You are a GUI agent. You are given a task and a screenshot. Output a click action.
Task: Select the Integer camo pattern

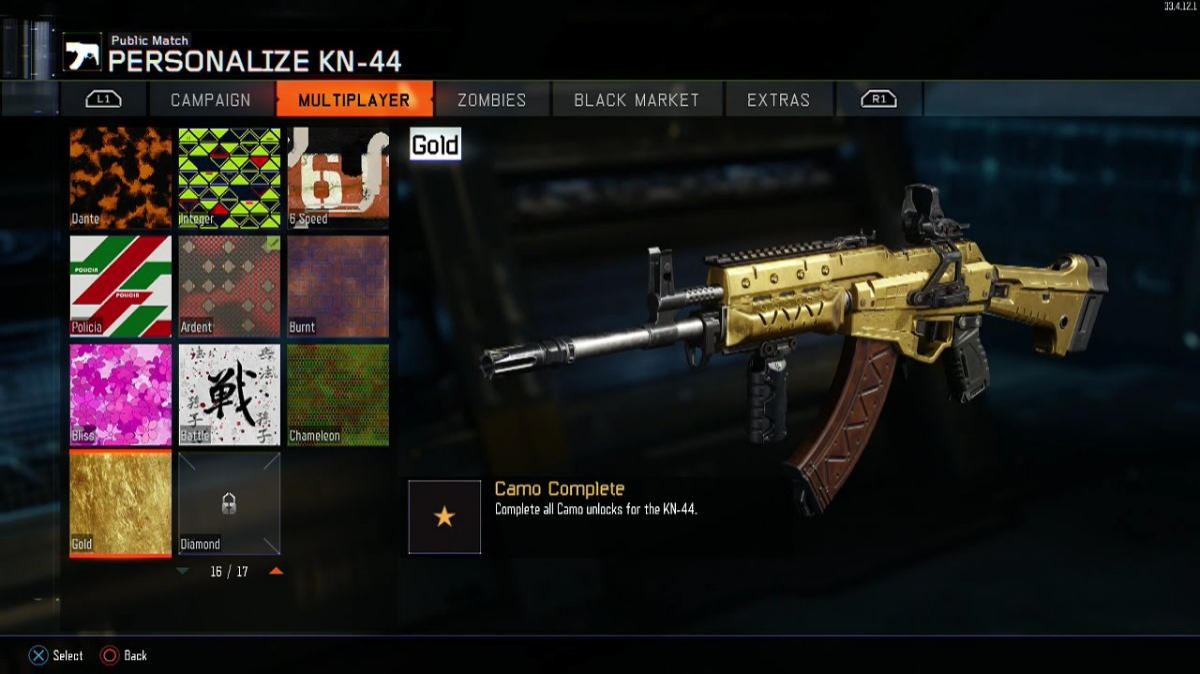(x=229, y=177)
